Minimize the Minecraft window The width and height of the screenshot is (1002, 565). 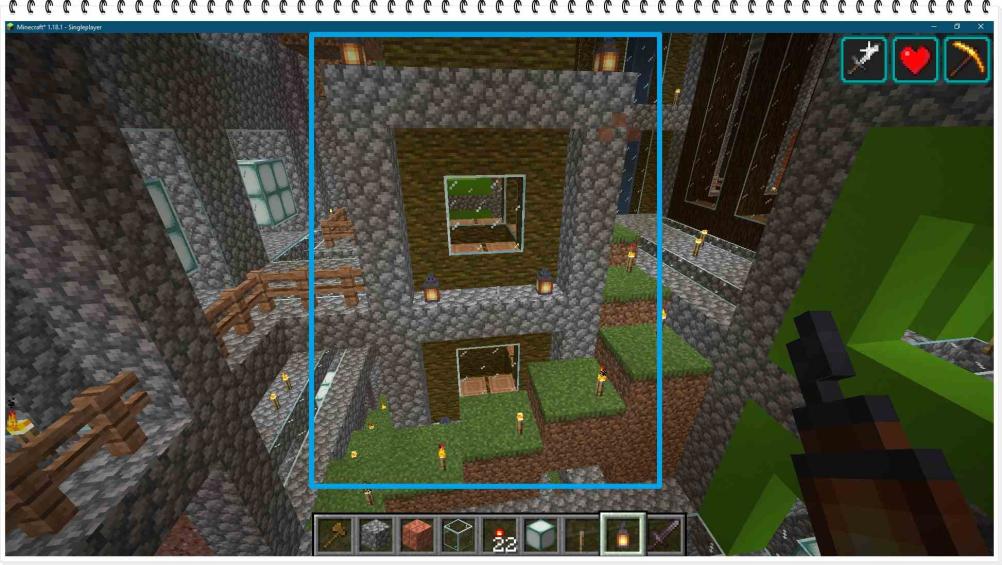[933, 26]
